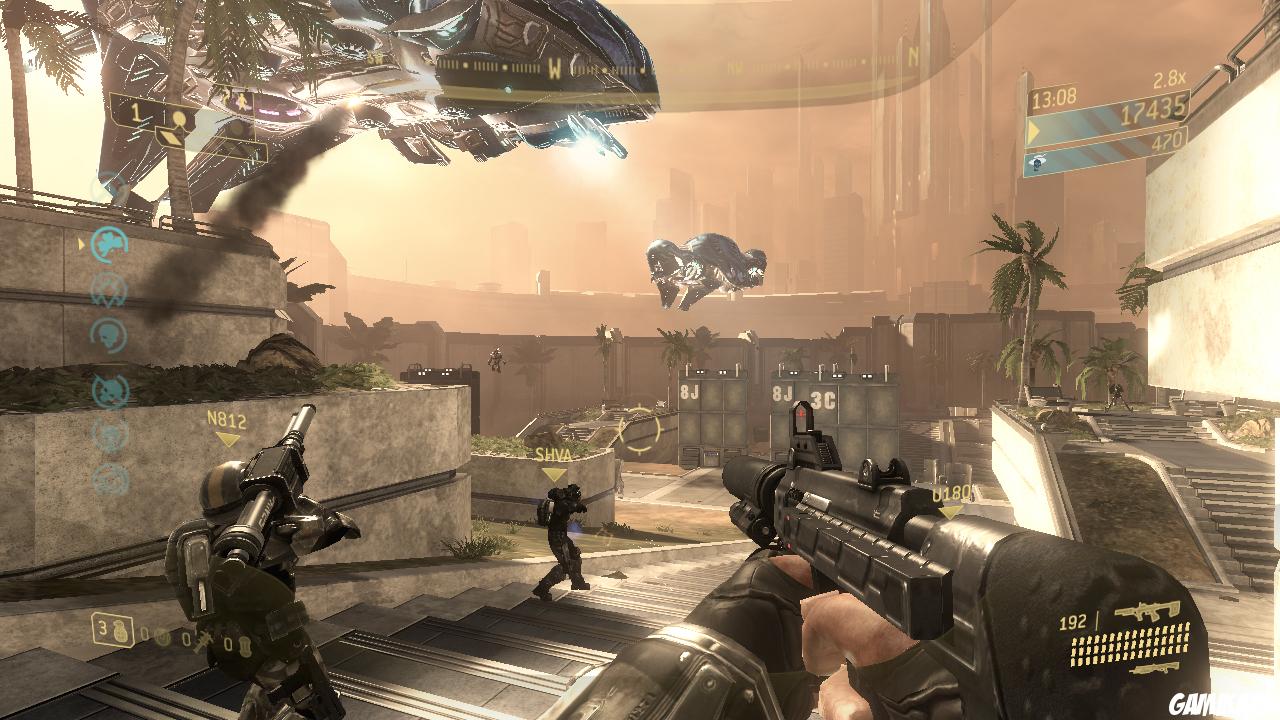Click the shotgun weapon icon near the ammo counter
Screen dimensions: 1280x720
tap(1155, 669)
